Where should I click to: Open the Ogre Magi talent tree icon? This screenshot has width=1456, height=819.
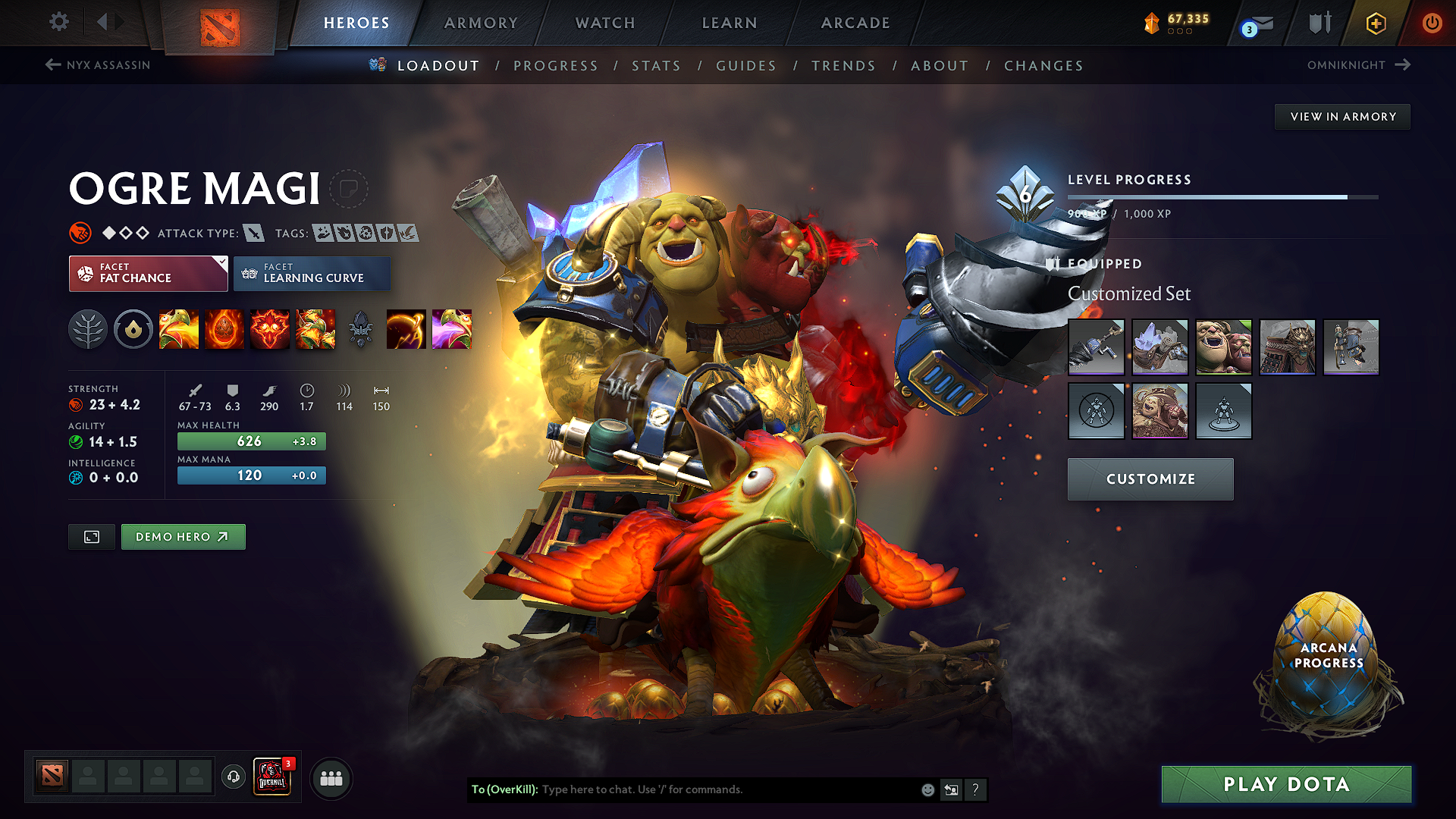[x=89, y=329]
